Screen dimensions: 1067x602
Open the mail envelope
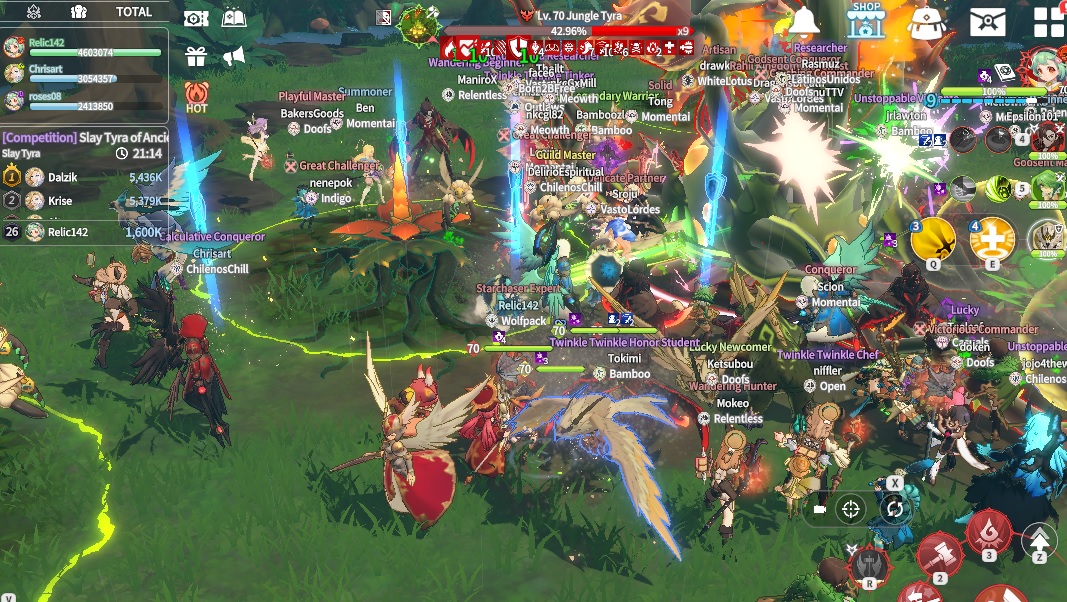987,21
